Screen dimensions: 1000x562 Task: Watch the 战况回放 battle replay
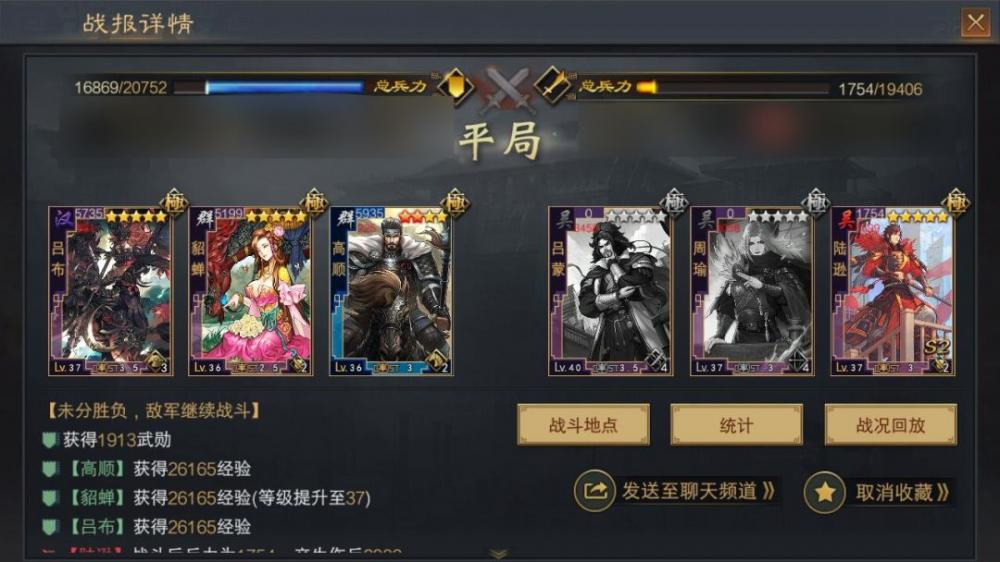tap(890, 425)
